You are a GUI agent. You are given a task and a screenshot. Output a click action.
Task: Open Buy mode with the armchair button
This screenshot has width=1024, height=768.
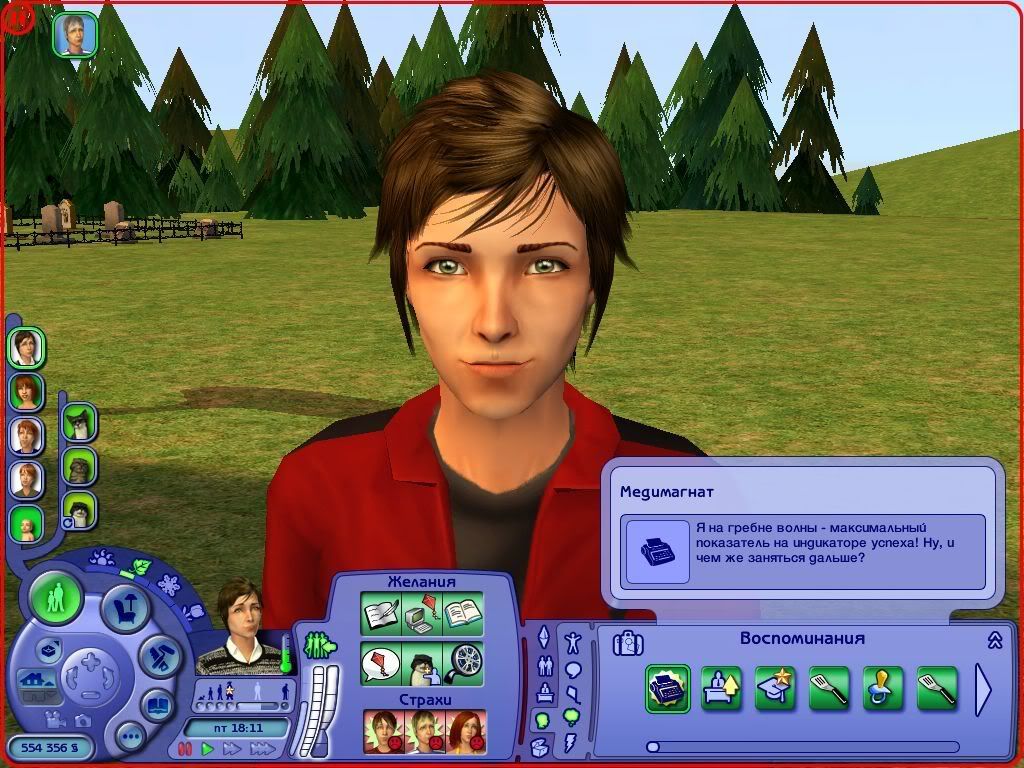pyautogui.click(x=127, y=607)
